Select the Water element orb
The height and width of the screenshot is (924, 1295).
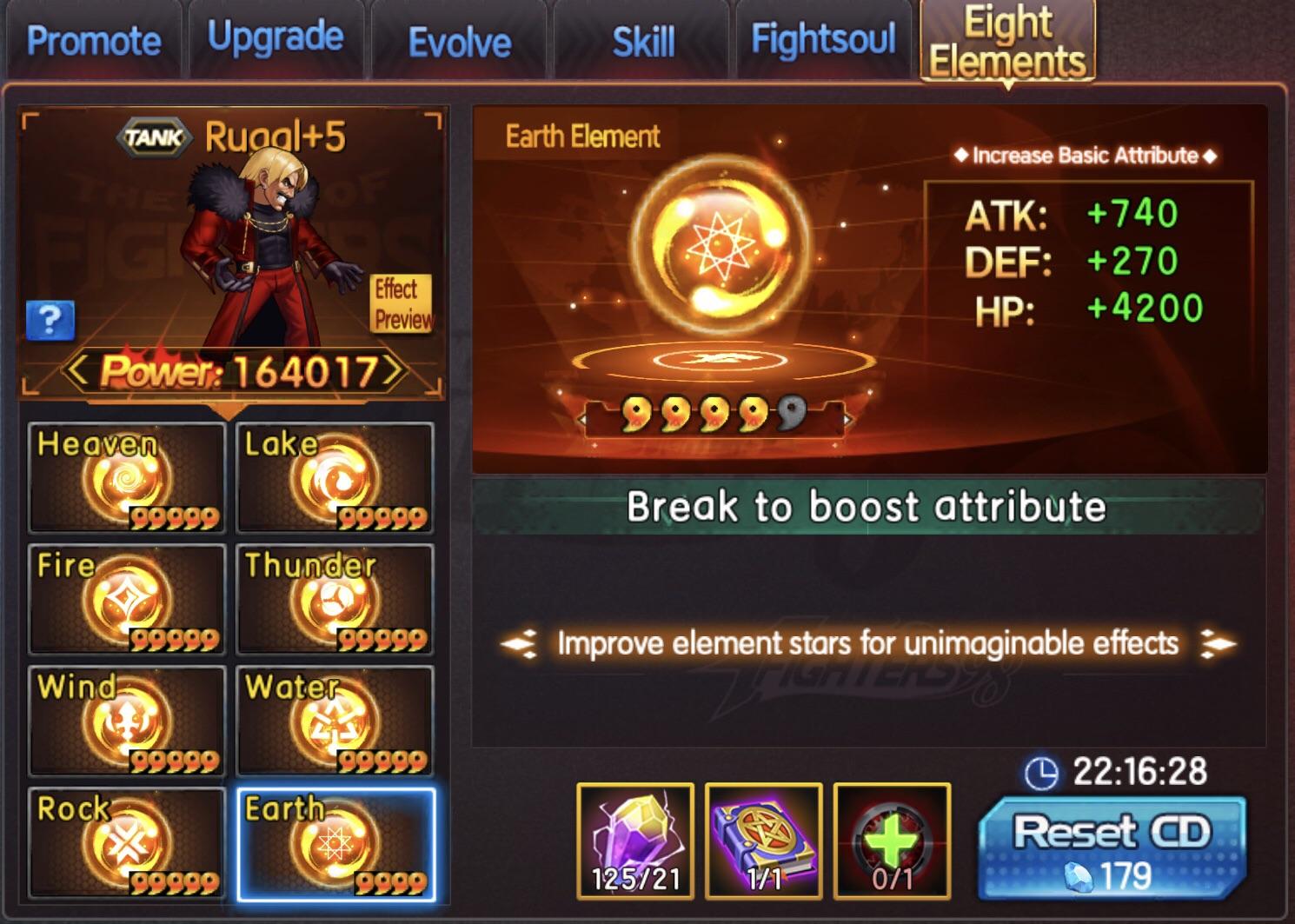335,724
